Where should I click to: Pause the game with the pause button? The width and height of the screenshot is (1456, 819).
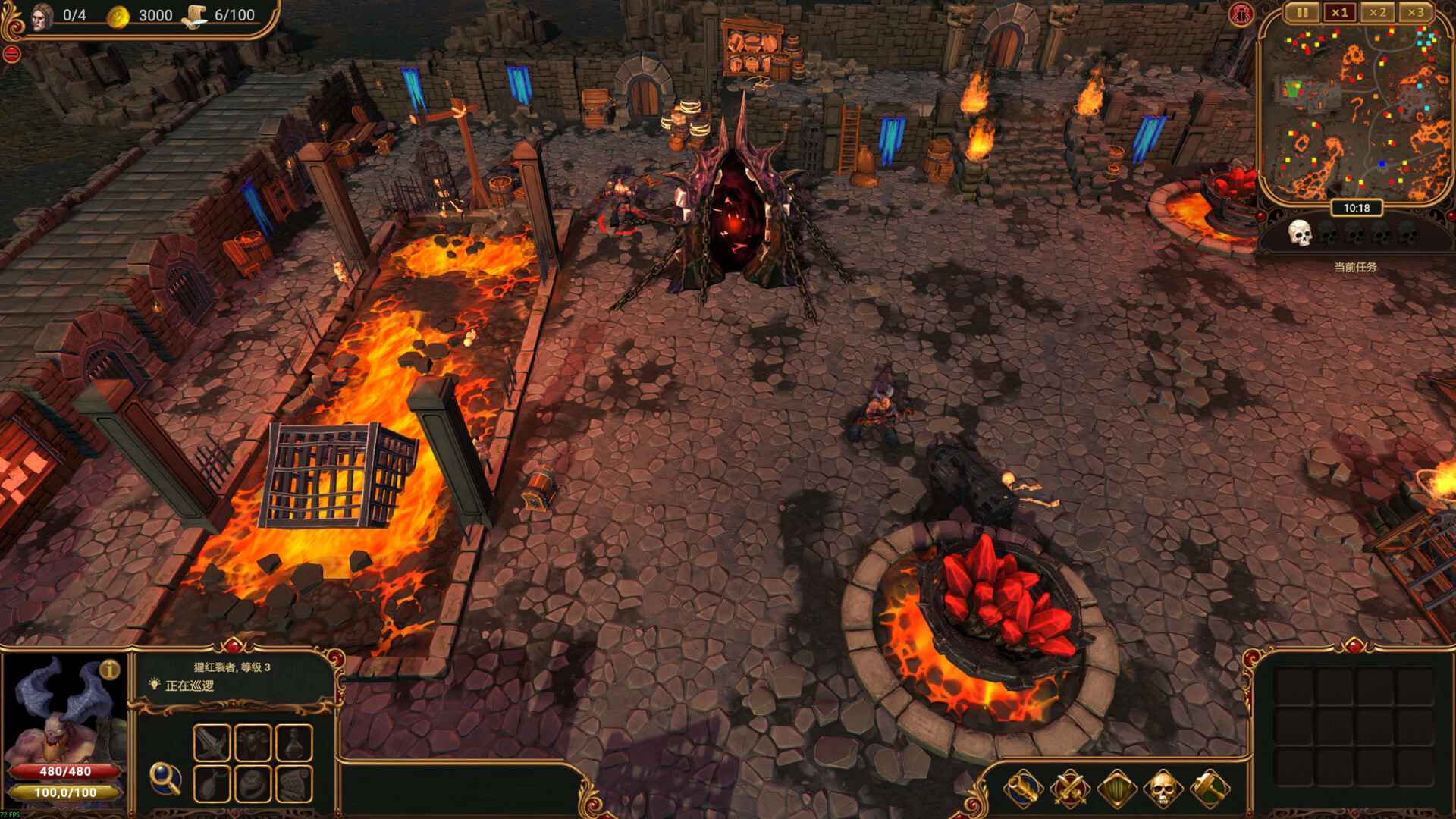click(x=1301, y=12)
